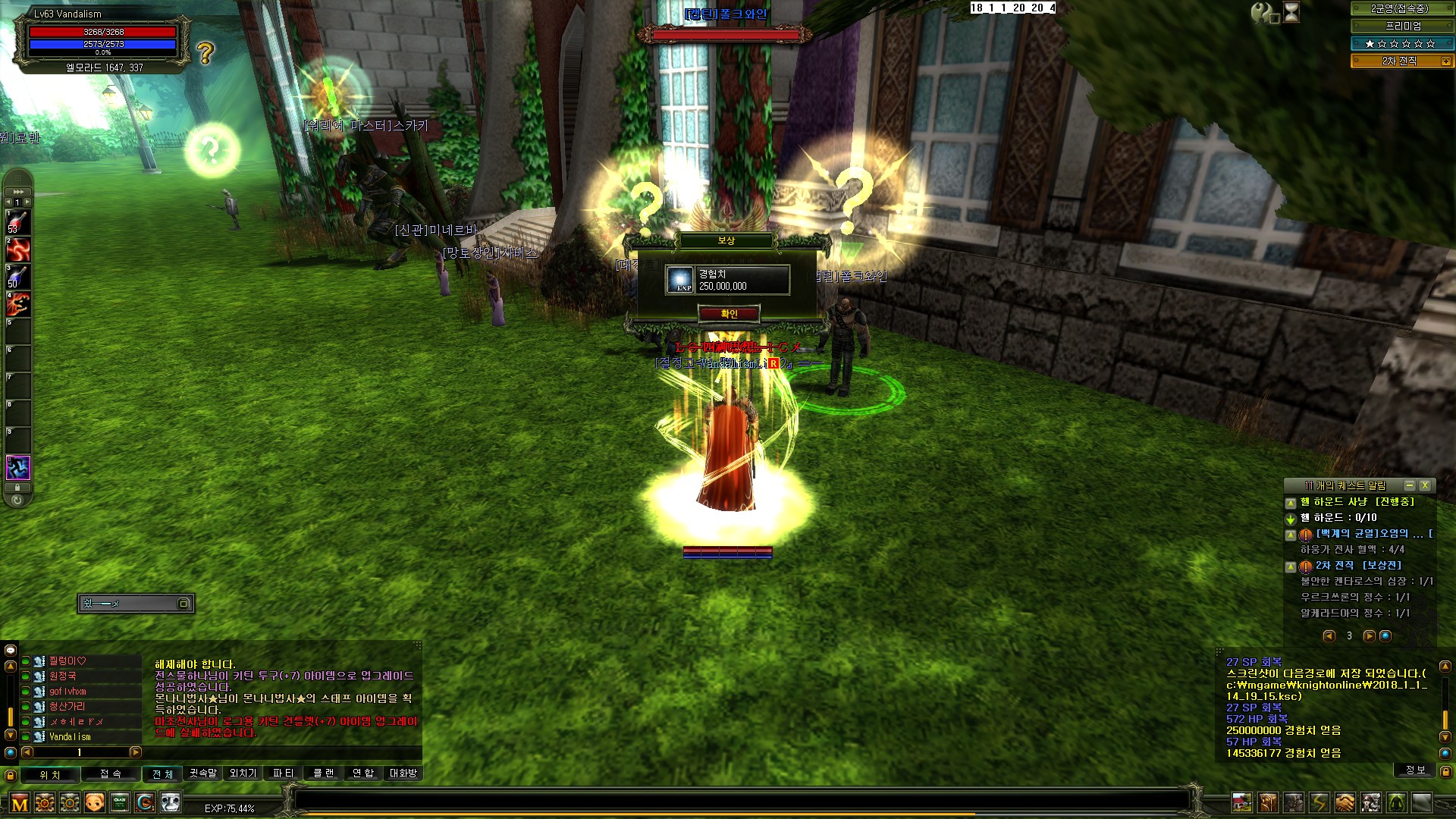1456x819 pixels.
Task: Open the question mark help icon
Action: (206, 53)
